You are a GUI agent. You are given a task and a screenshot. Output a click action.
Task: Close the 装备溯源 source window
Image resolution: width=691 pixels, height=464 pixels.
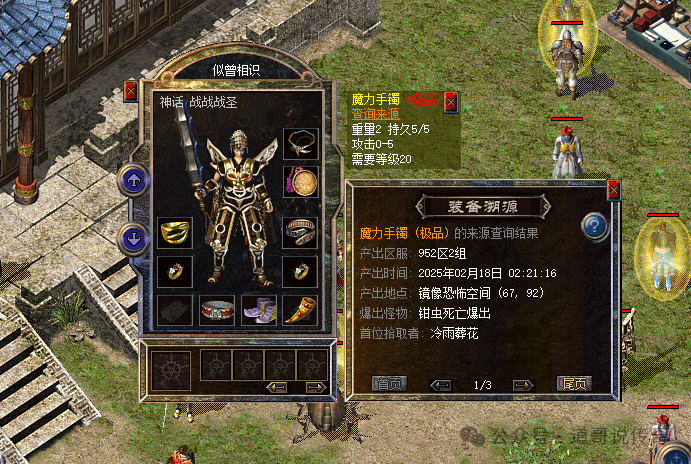click(x=613, y=188)
